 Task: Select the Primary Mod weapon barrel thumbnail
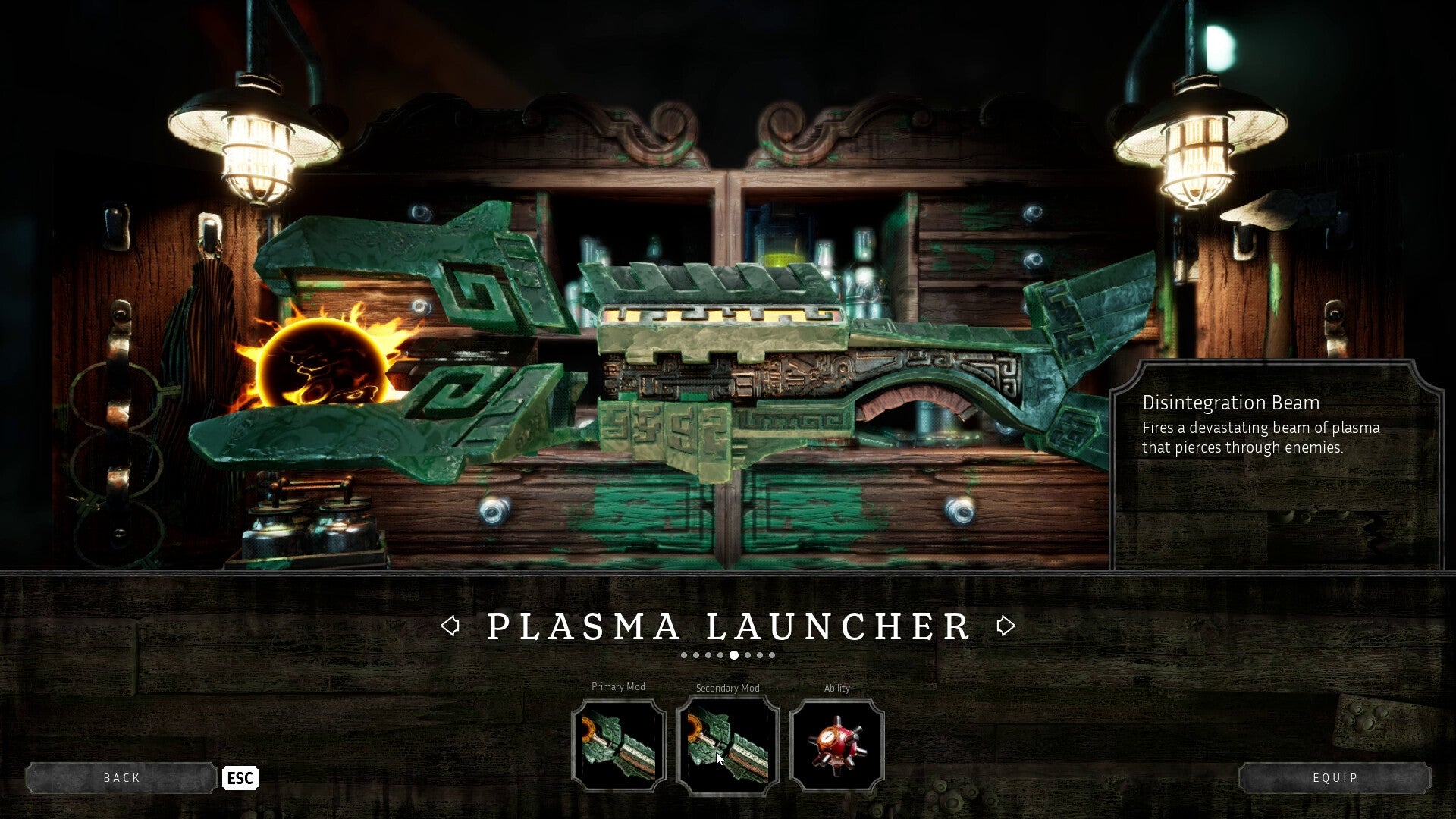tap(619, 745)
